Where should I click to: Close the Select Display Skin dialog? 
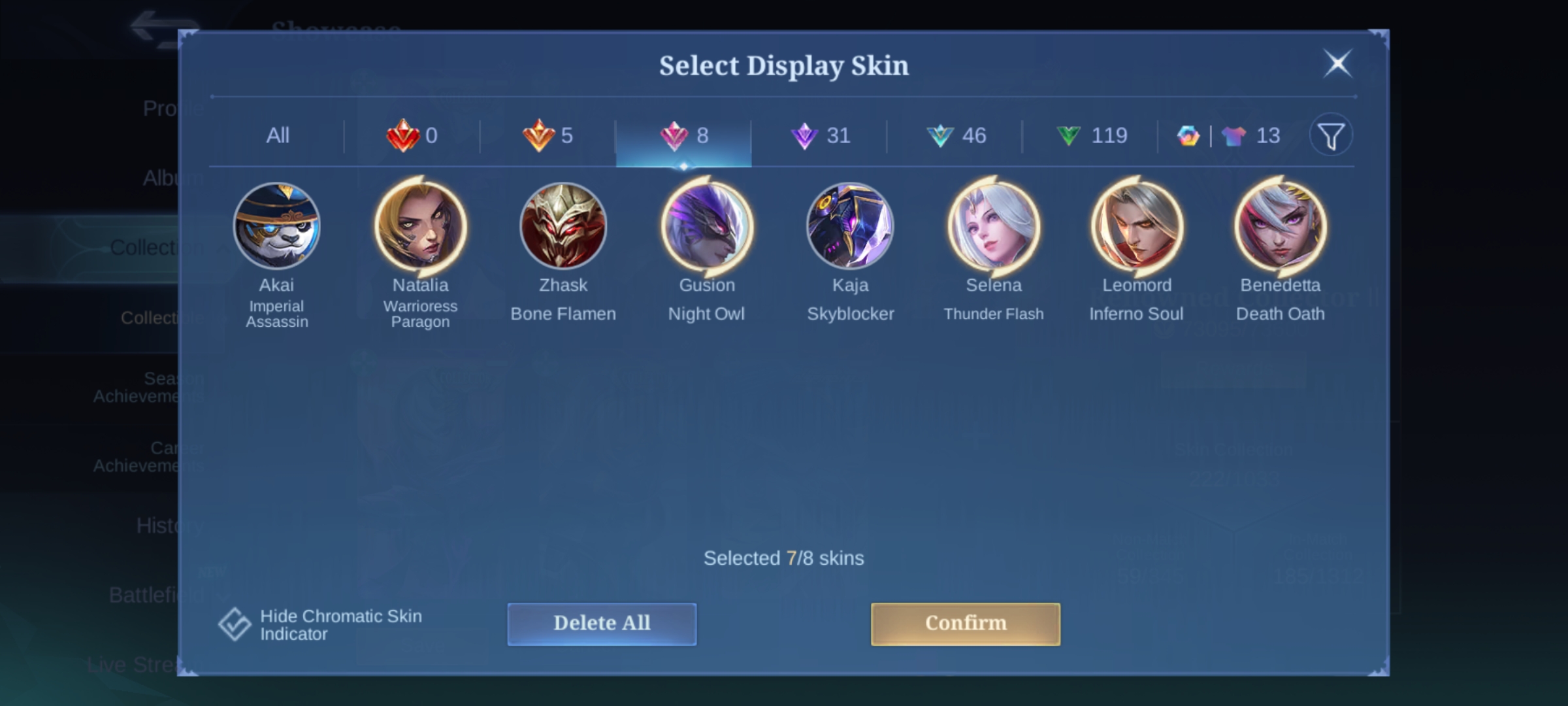(x=1337, y=64)
